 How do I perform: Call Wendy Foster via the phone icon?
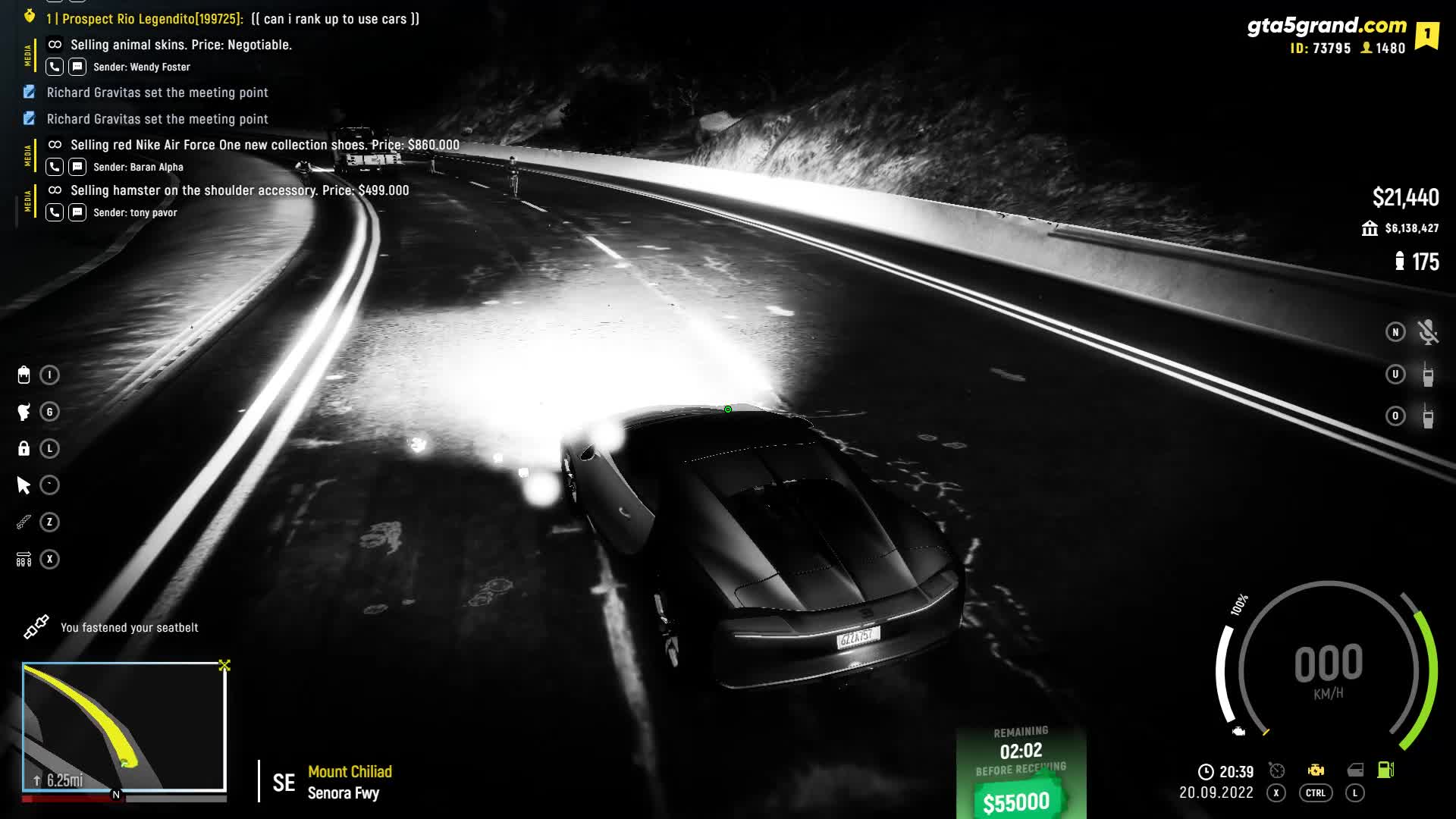(x=55, y=67)
